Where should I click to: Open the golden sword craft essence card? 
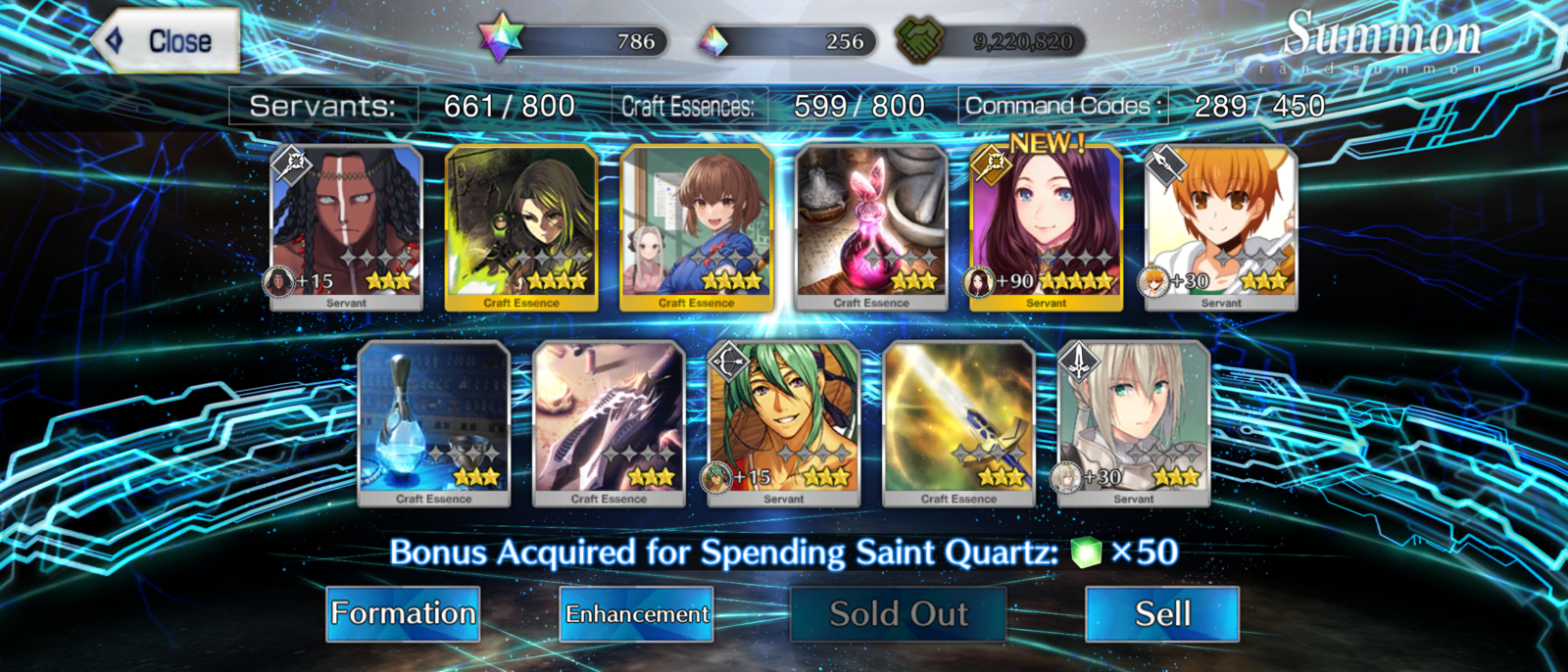pos(958,423)
